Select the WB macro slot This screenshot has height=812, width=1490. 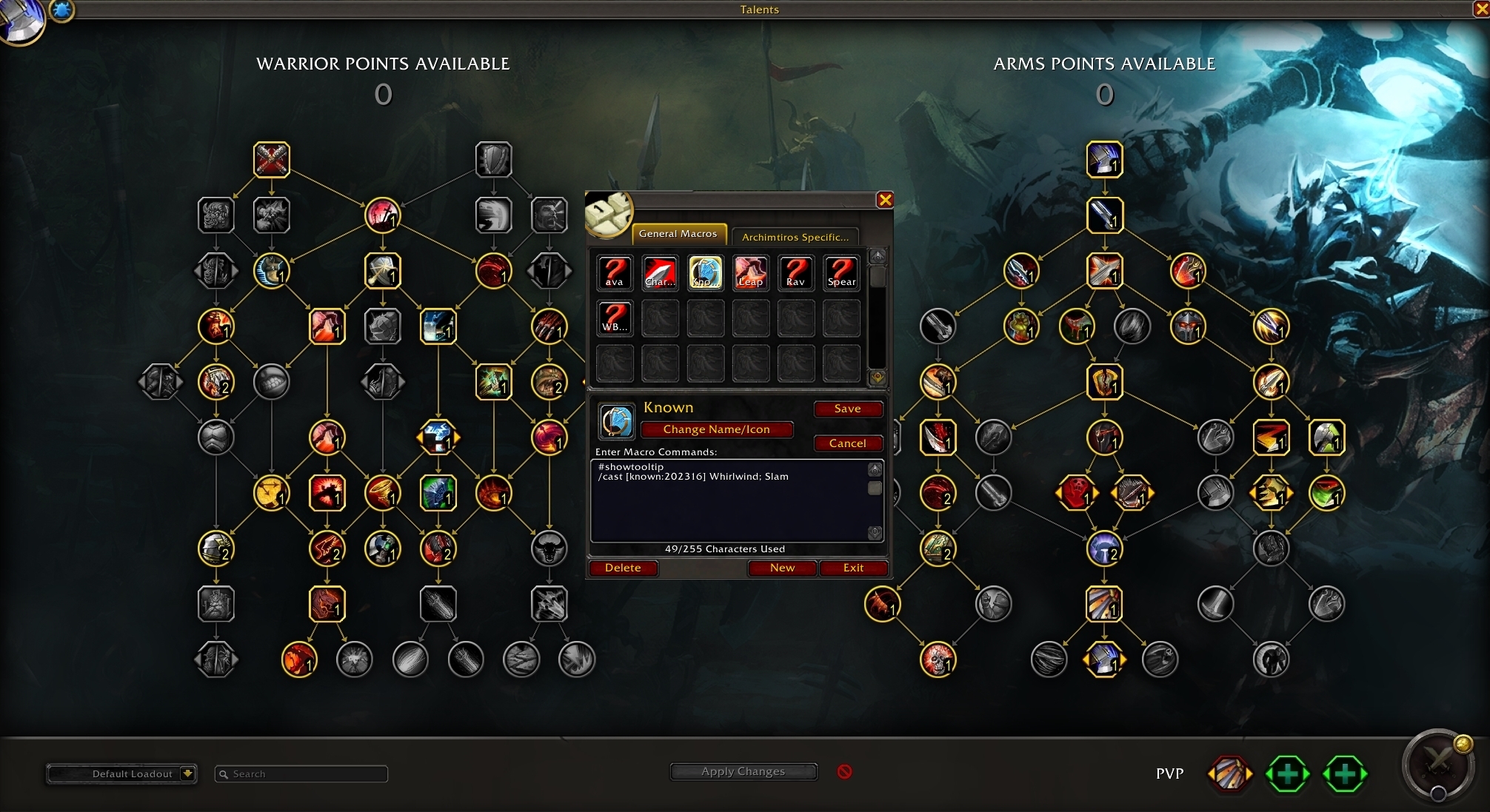(x=615, y=318)
